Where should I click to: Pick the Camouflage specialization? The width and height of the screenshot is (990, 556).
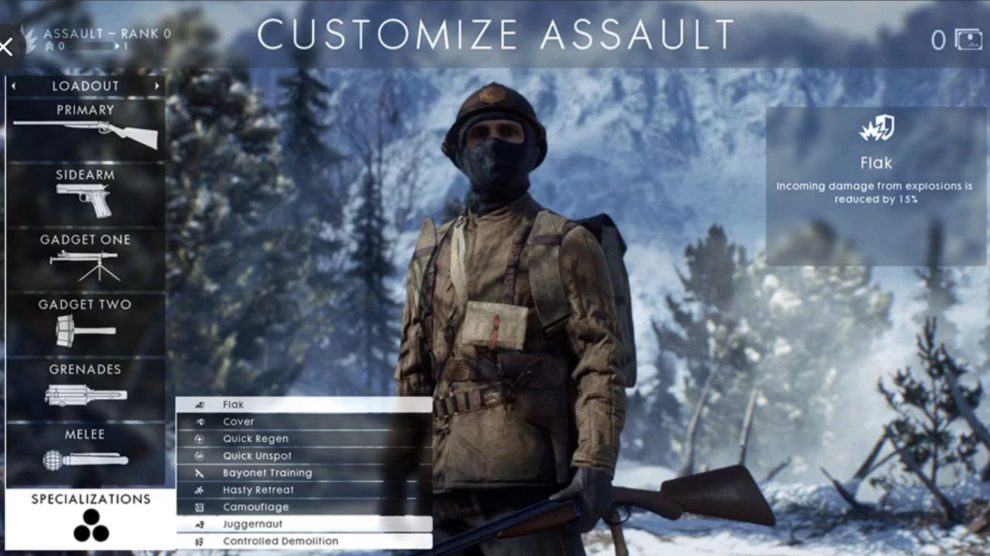pos(304,507)
